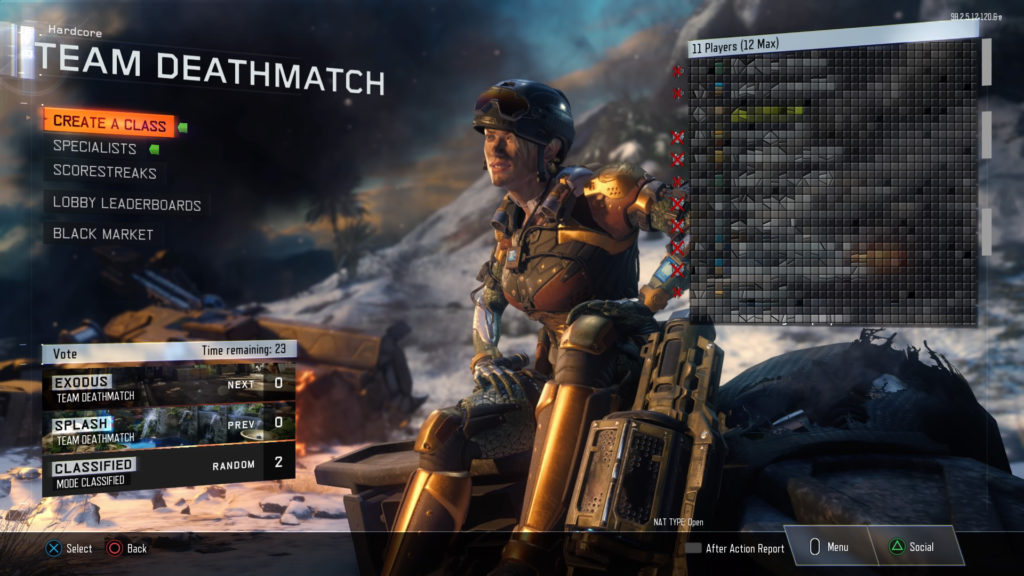1024x576 pixels.
Task: Vote for the Exodus map
Action: click(x=168, y=384)
